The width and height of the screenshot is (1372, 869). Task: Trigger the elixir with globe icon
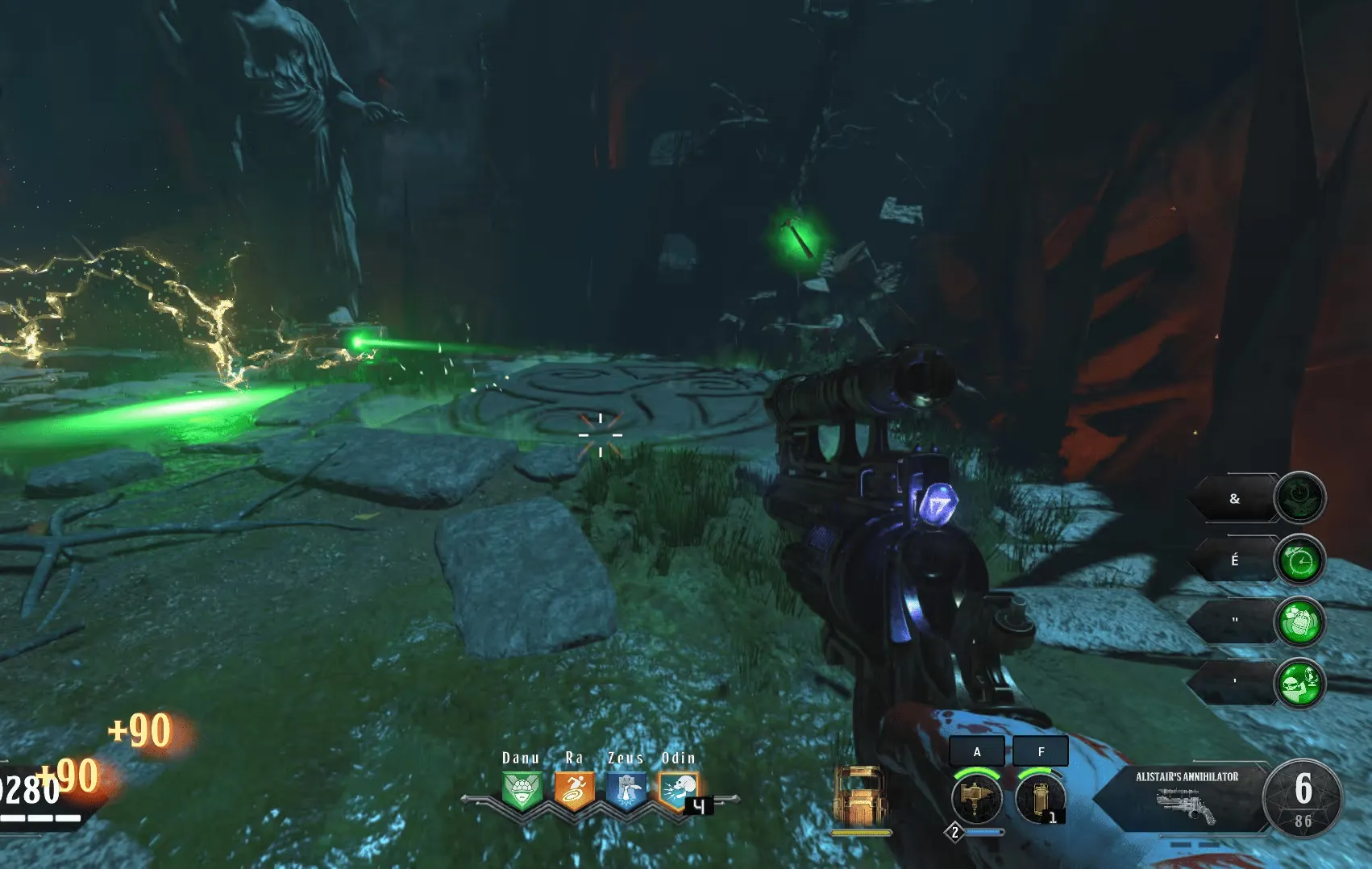tap(1299, 684)
